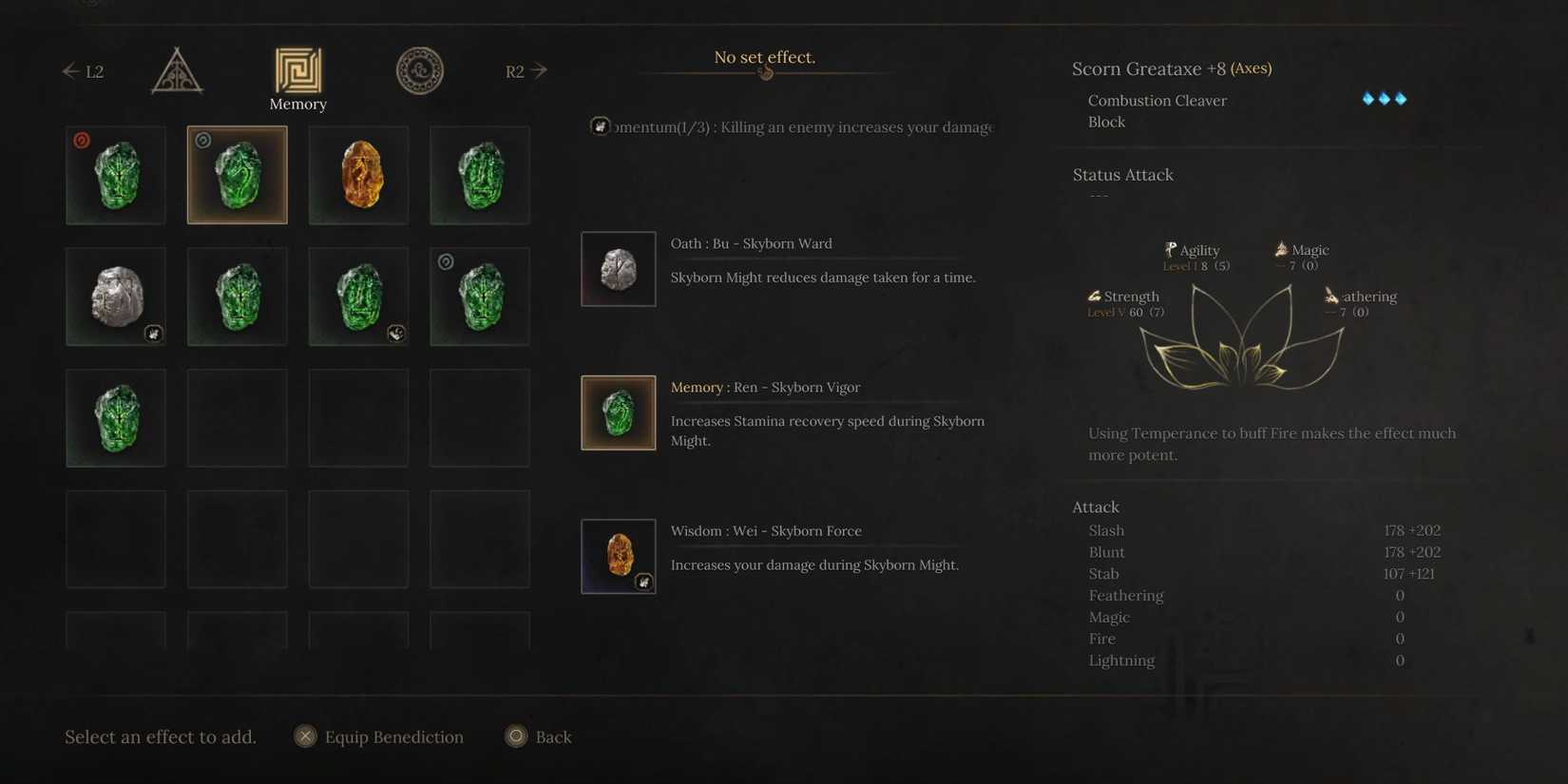Screen dimensions: 1568x784
Task: Select the silver stone thumbnail with hand icon
Action: 116,296
